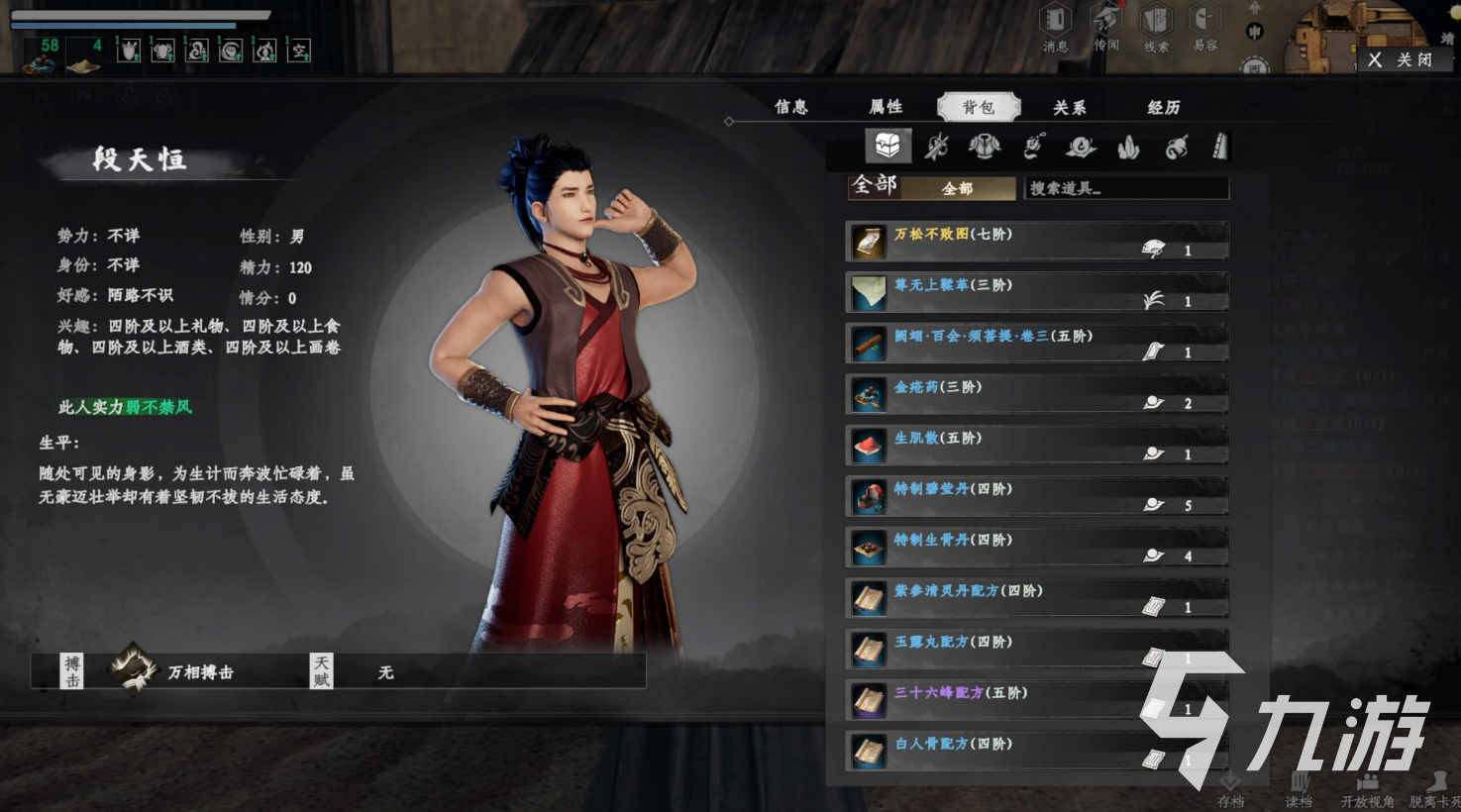Viewport: 1461px width, 812px height.
Task: Open the 易容 disguise icon
Action: (1204, 27)
